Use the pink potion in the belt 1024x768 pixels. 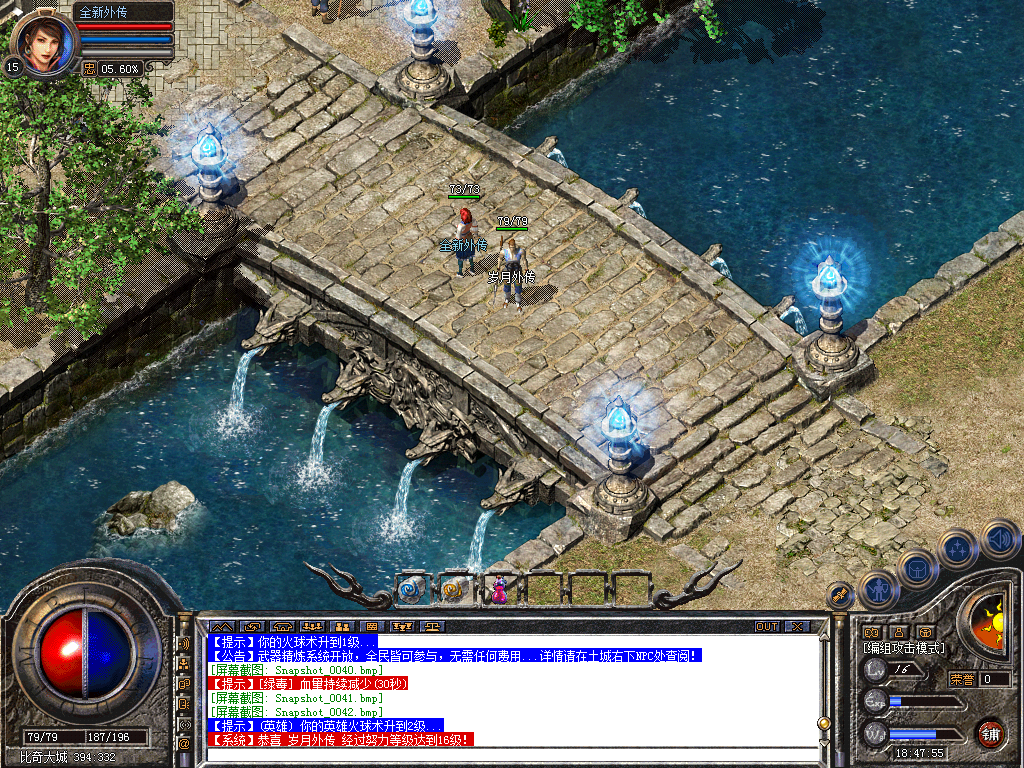pyautogui.click(x=498, y=591)
